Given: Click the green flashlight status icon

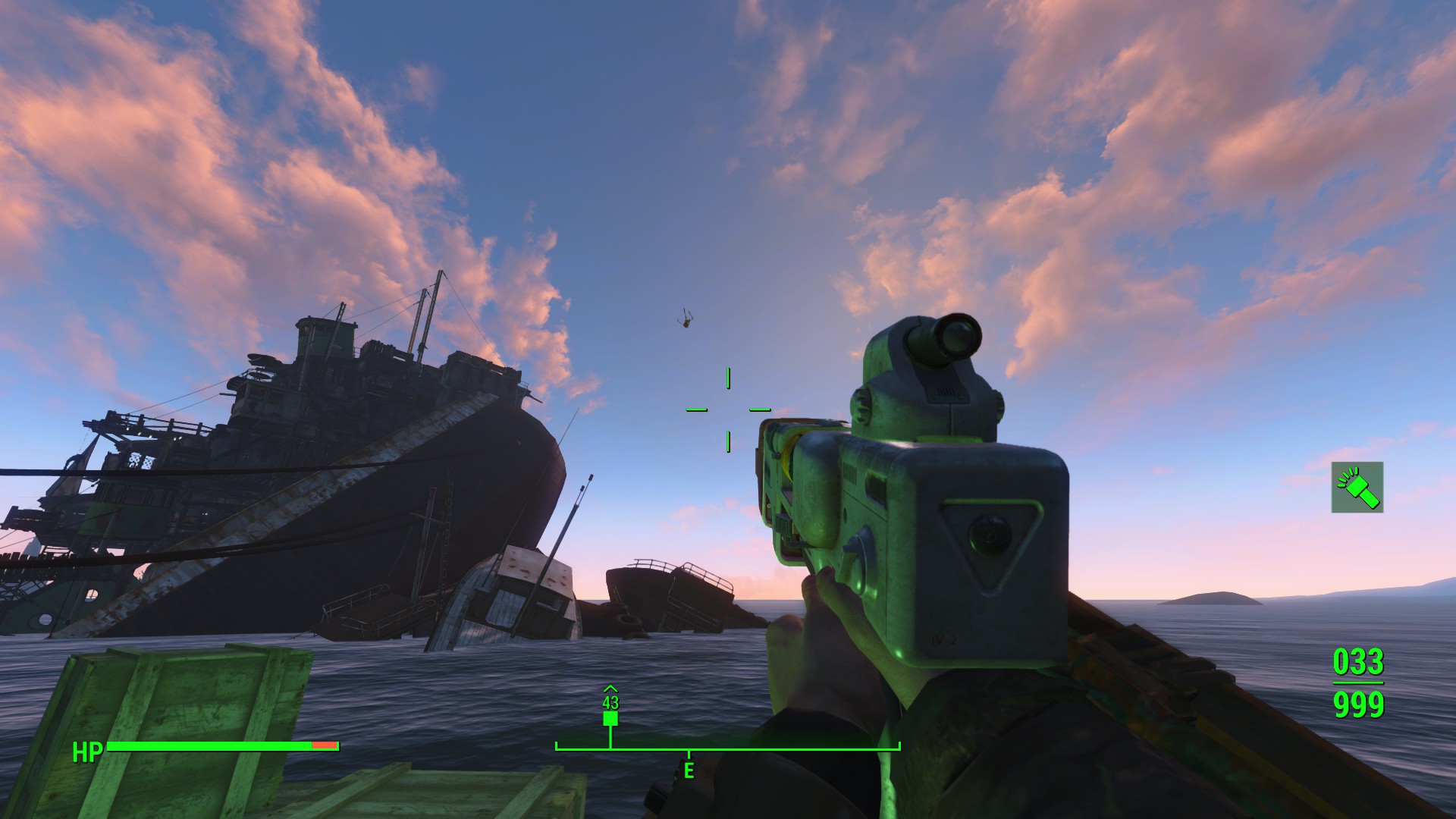Looking at the screenshot, I should (1357, 487).
